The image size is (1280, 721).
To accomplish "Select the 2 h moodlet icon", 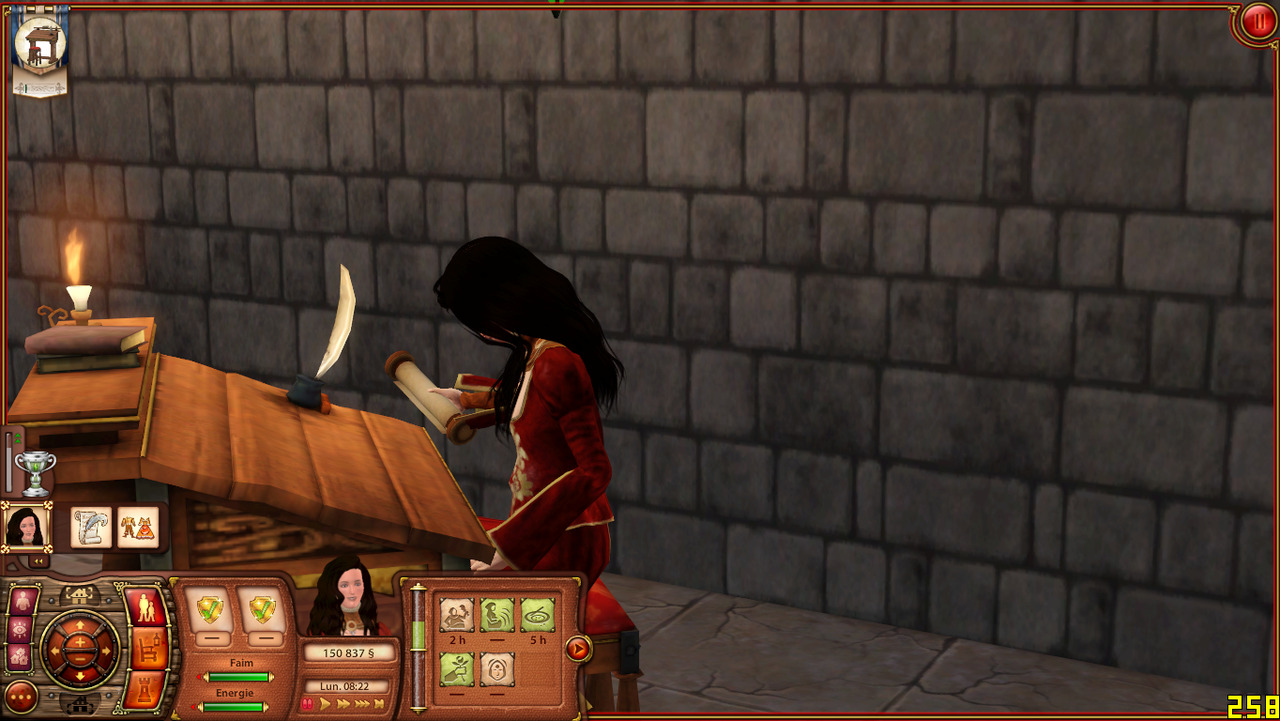I will point(457,614).
